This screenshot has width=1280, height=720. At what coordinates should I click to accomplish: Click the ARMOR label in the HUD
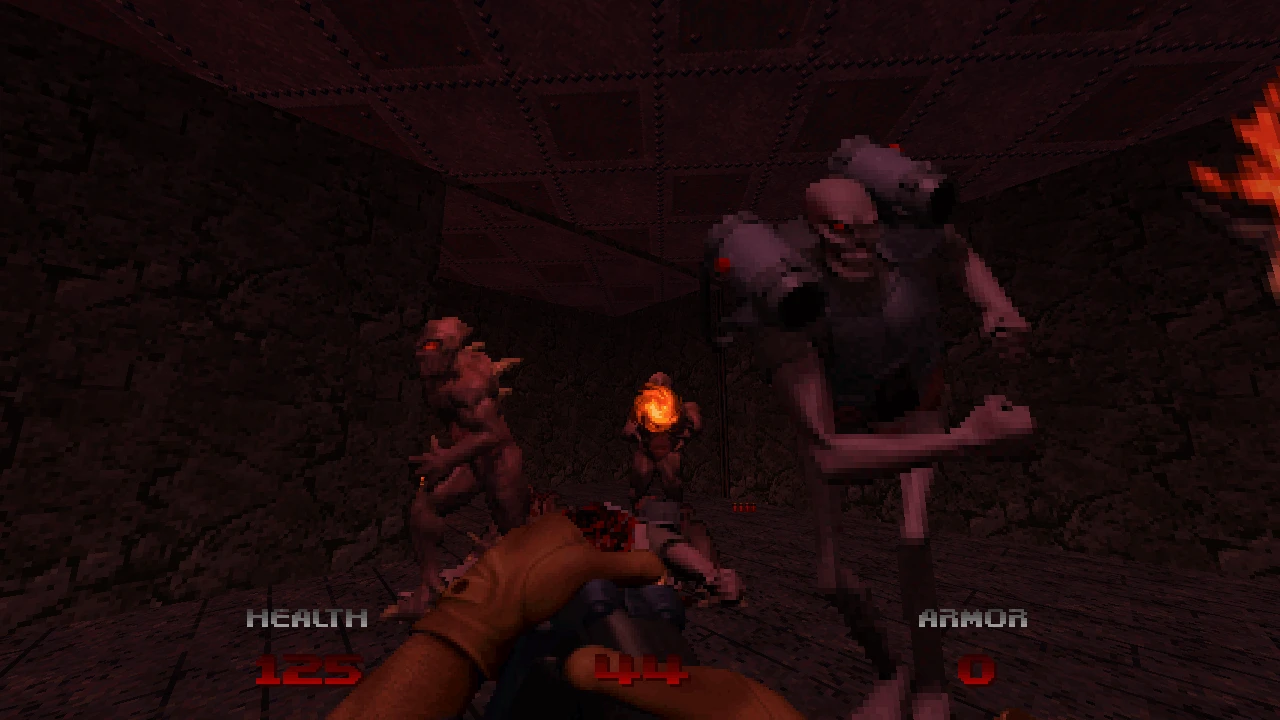(974, 618)
